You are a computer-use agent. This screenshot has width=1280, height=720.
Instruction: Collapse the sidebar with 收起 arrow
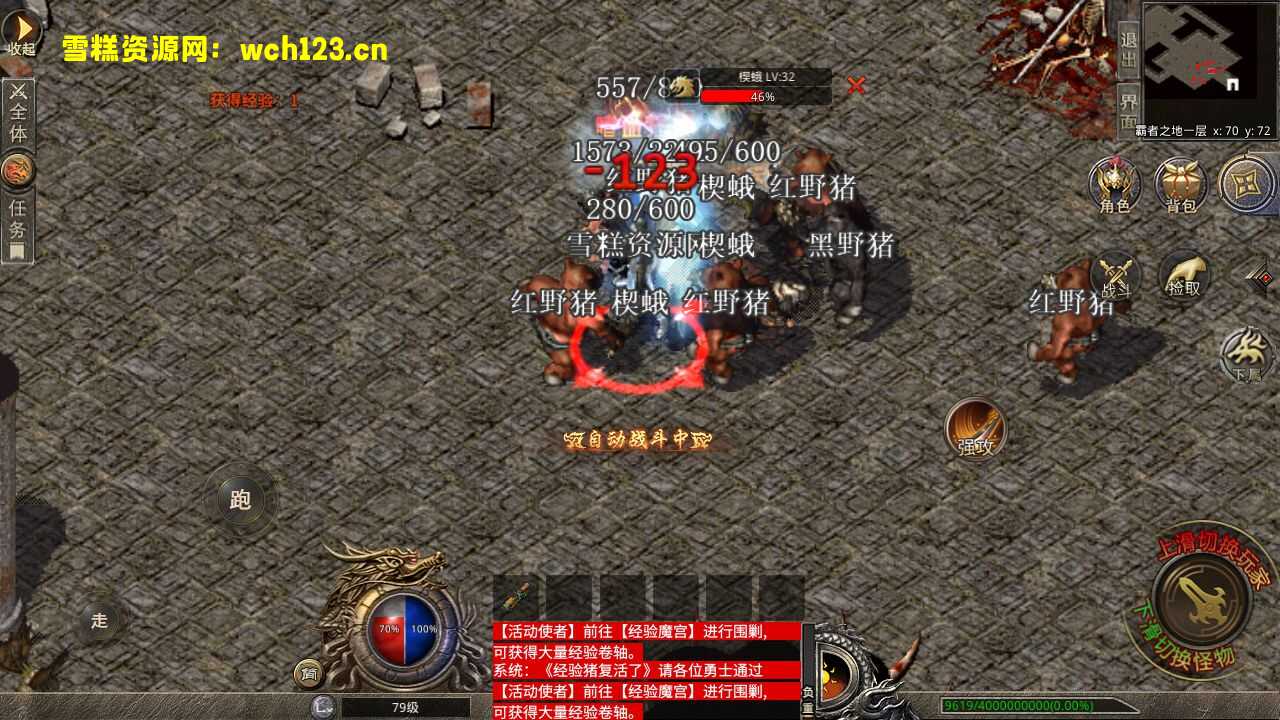point(22,30)
